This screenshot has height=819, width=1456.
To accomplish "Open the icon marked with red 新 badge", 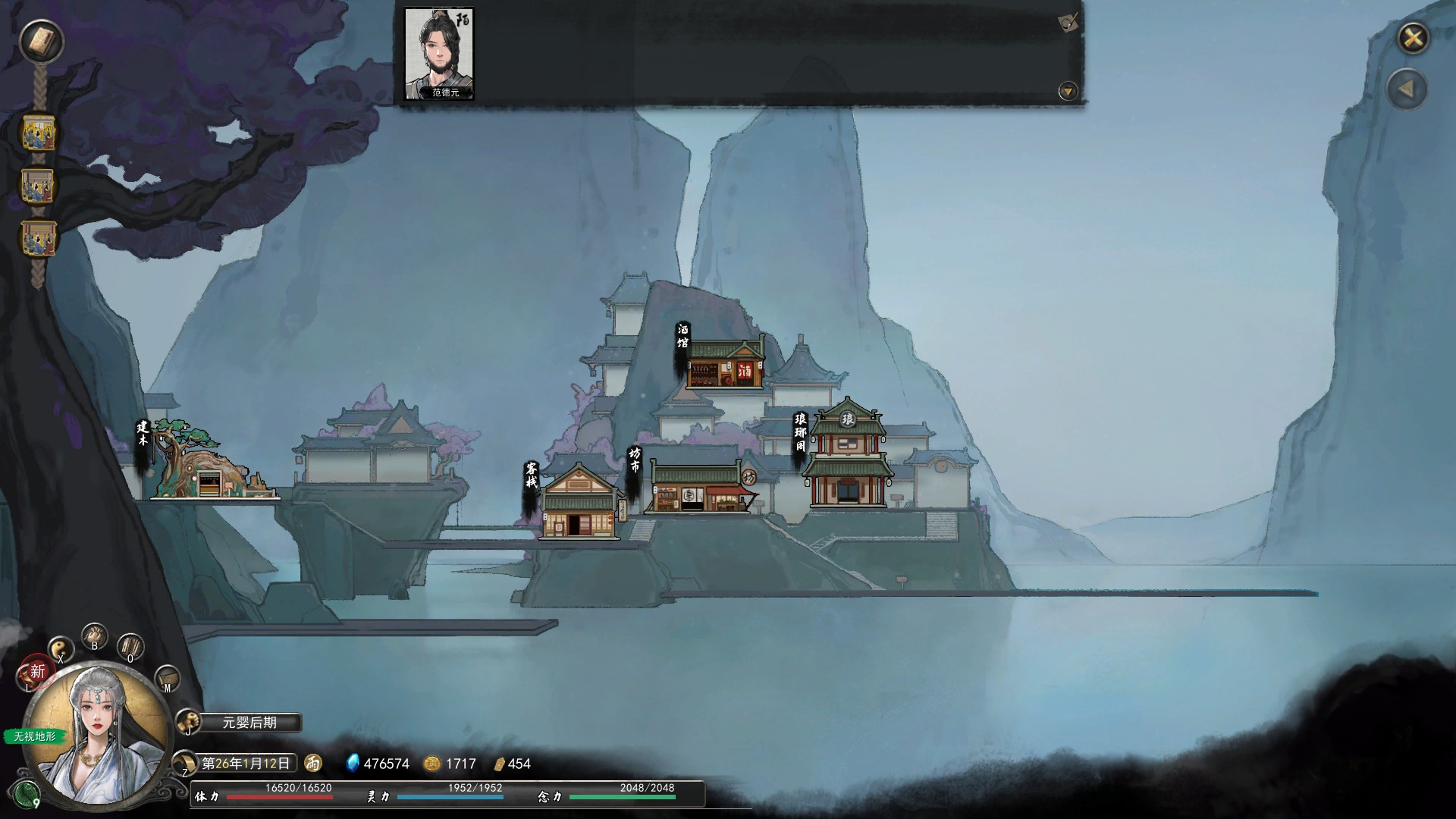I will tap(35, 672).
